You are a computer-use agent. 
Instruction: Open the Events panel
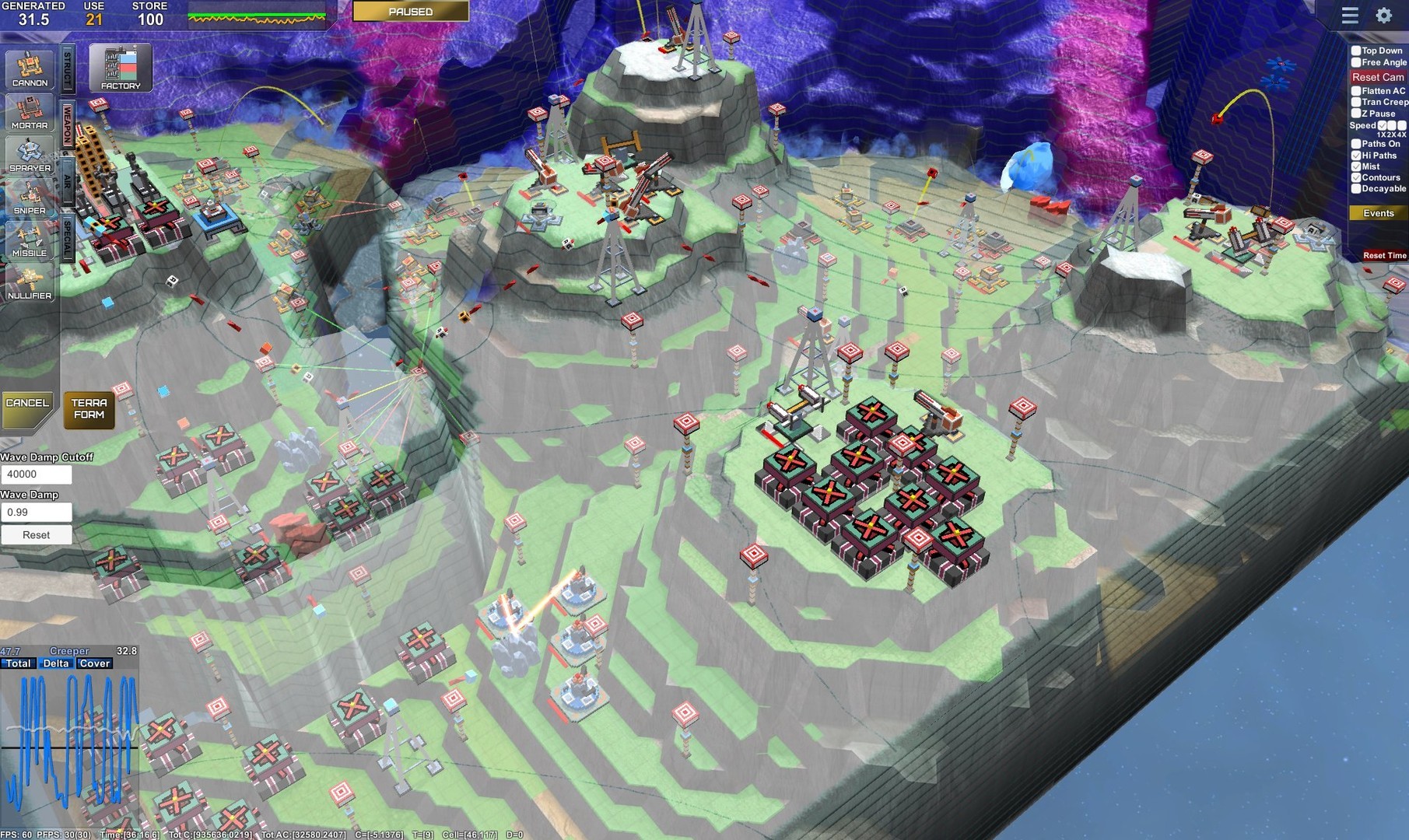(1379, 212)
